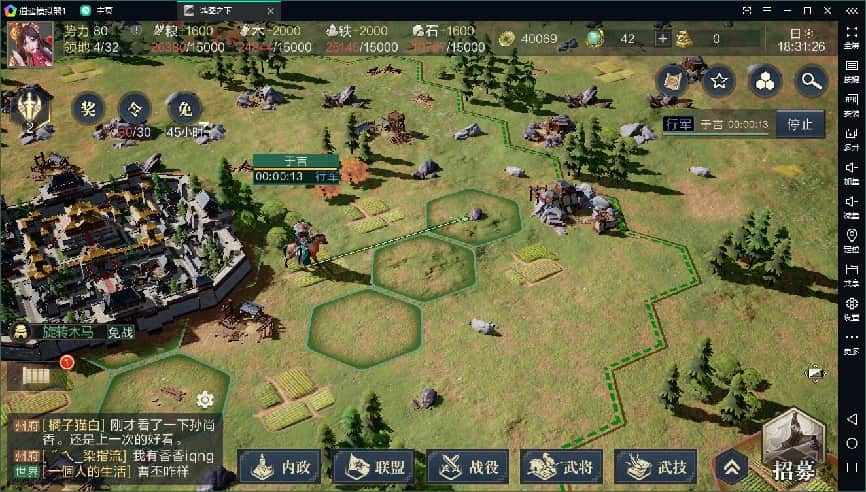The height and width of the screenshot is (492, 866).
Task: Open the 令 orders icon
Action: (x=134, y=107)
